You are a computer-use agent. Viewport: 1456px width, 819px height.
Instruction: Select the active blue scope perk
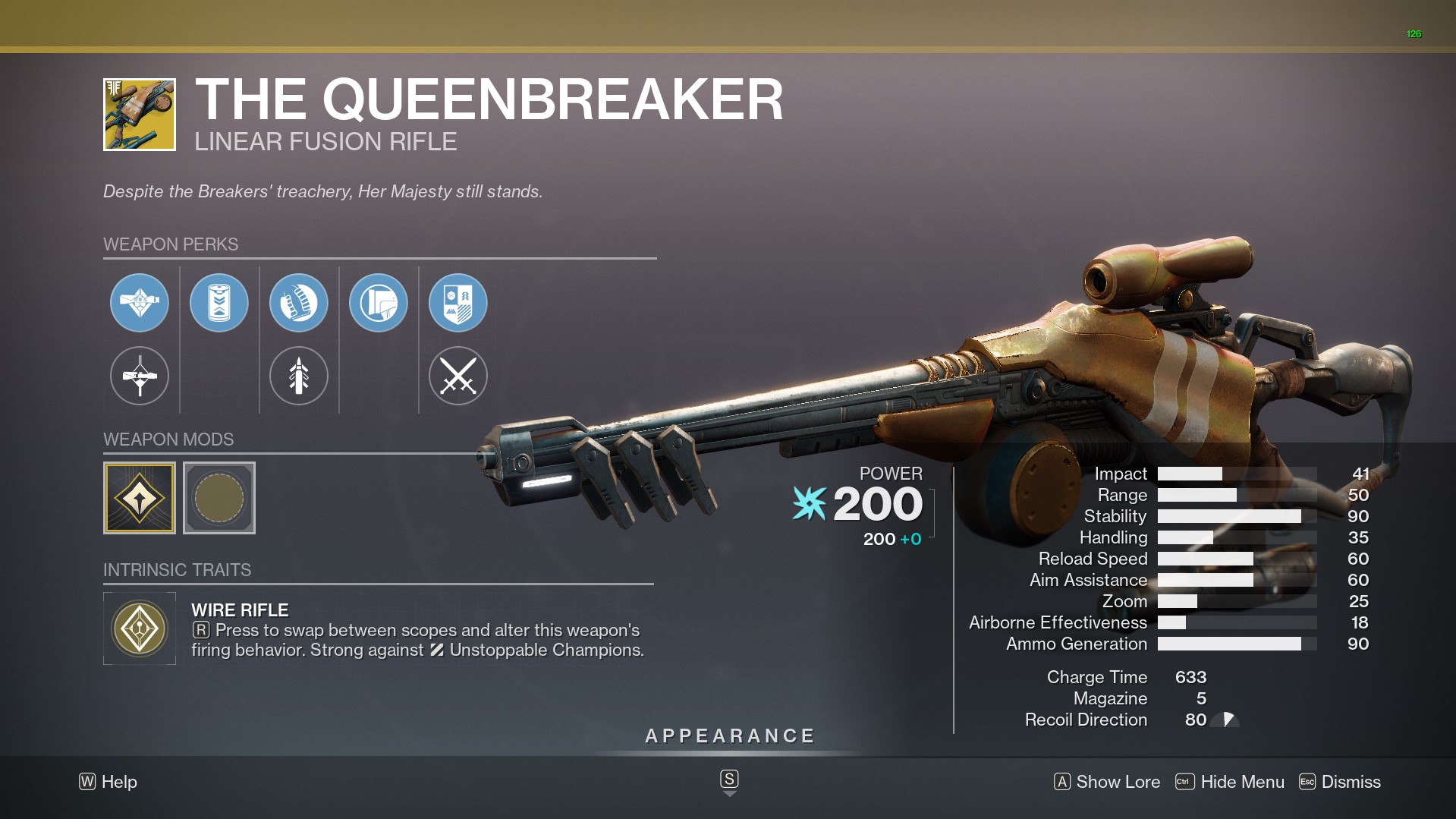point(140,303)
